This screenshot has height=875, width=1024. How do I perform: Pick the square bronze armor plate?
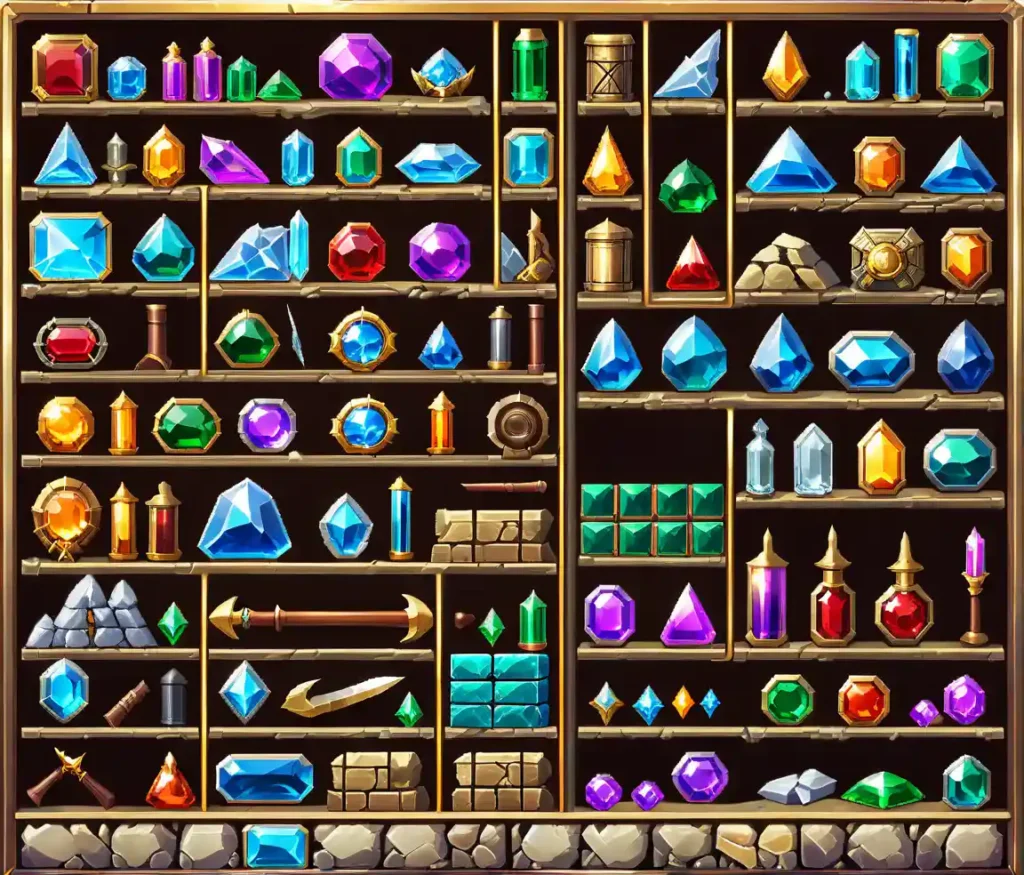pos(886,258)
